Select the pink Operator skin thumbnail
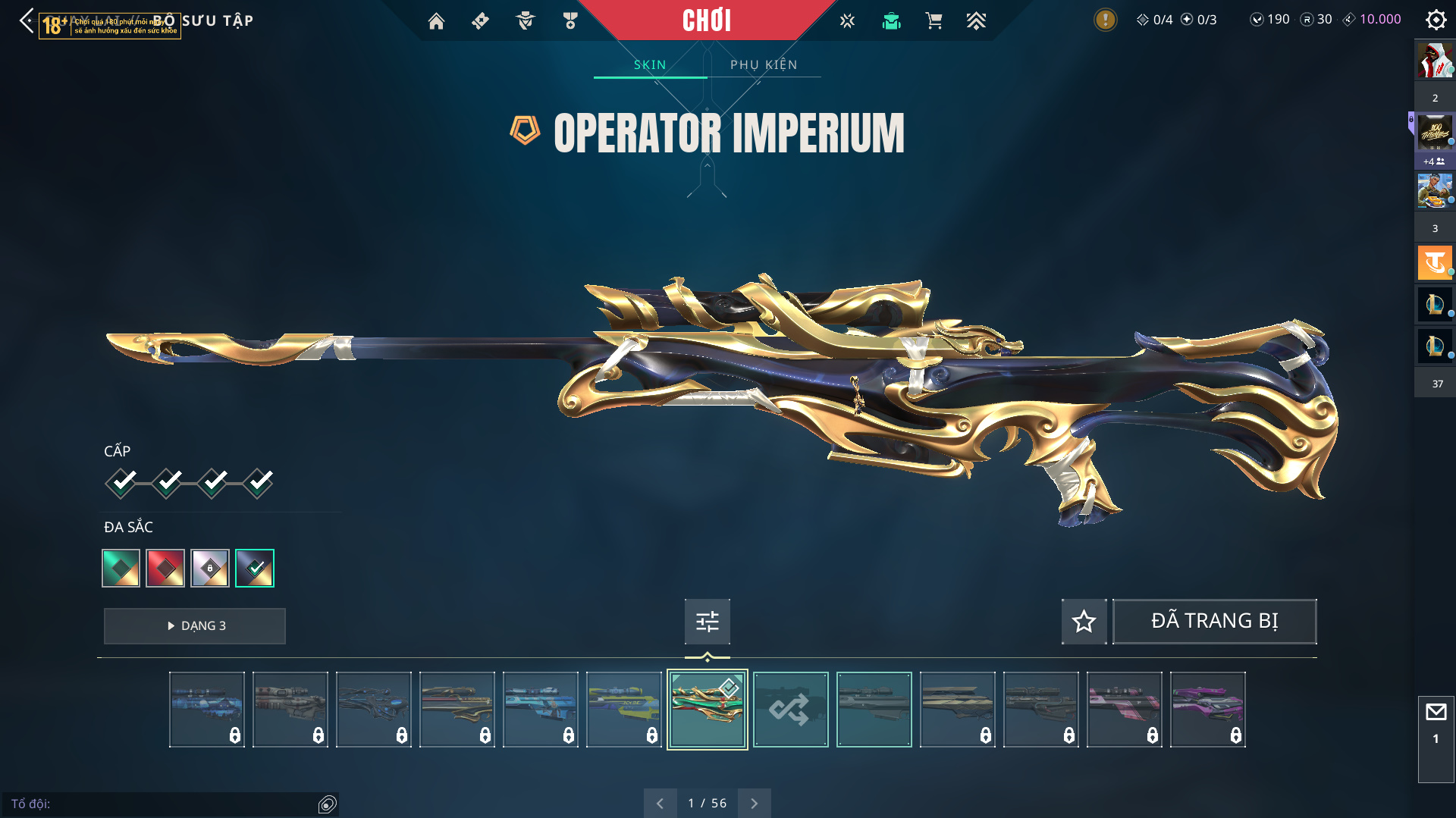Image resolution: width=1456 pixels, height=818 pixels. 1124,710
